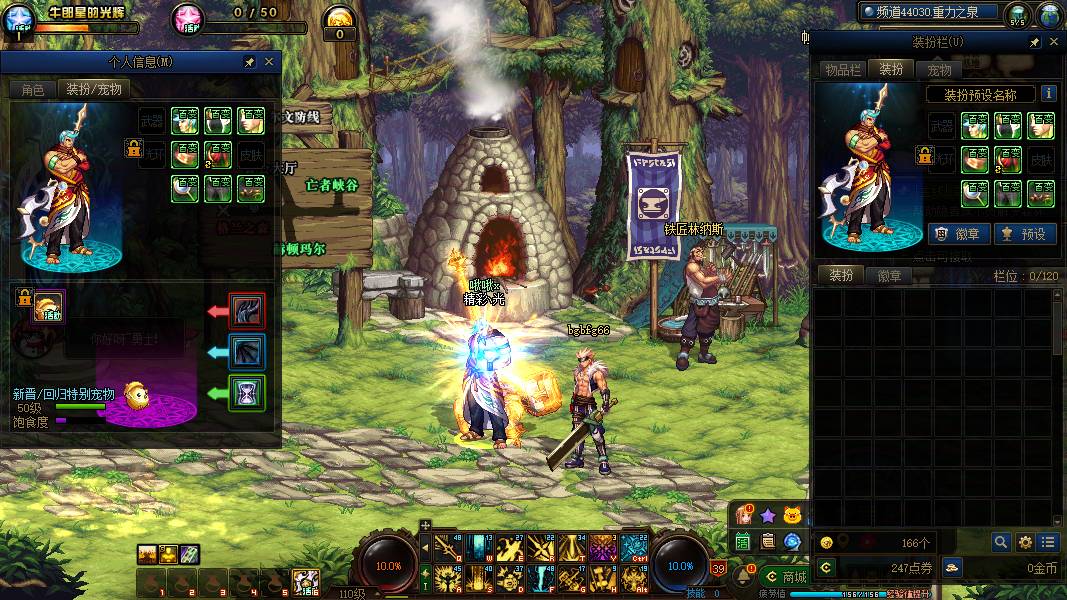Switch to the 角色 character tab
Screen dimensions: 1067x600
pyautogui.click(x=32, y=89)
